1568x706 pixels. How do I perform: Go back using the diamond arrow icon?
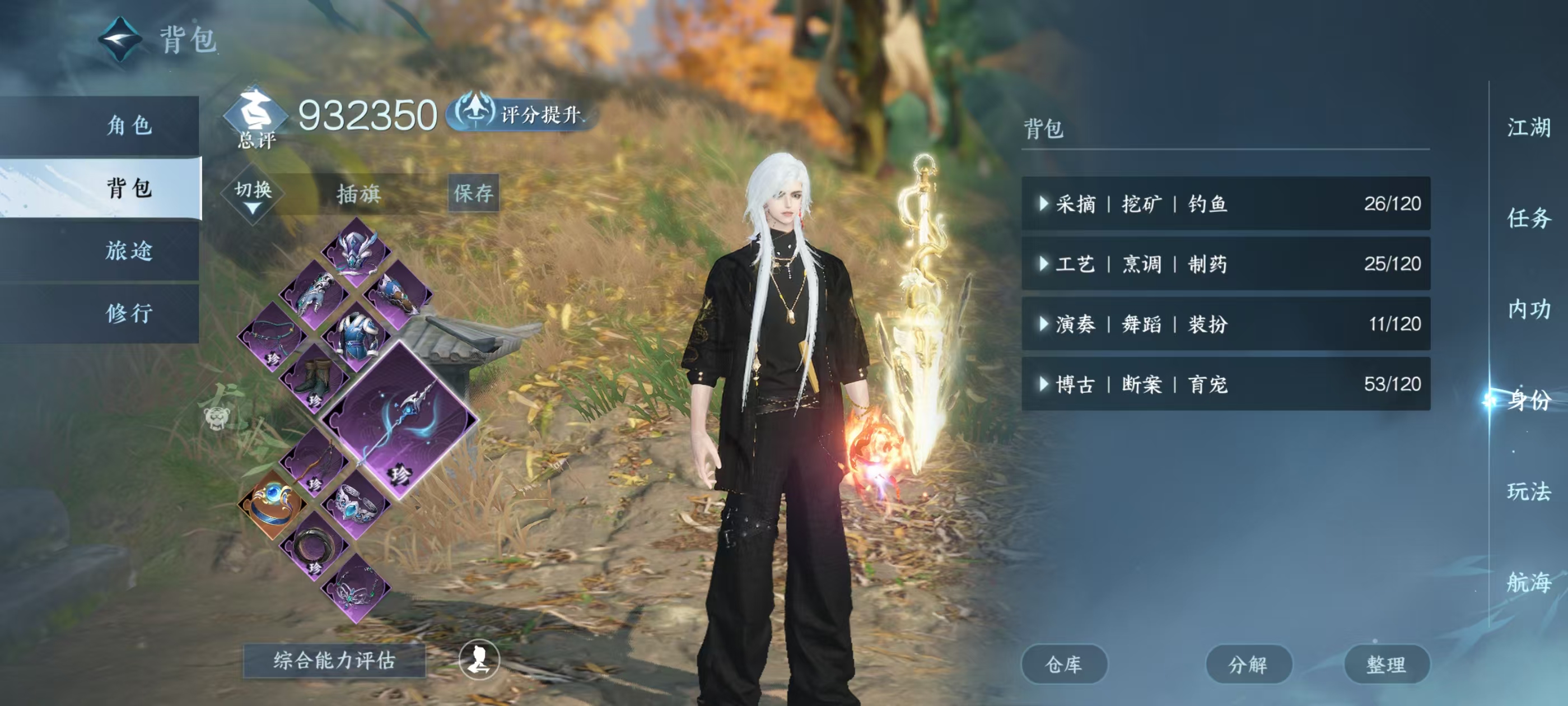point(120,40)
